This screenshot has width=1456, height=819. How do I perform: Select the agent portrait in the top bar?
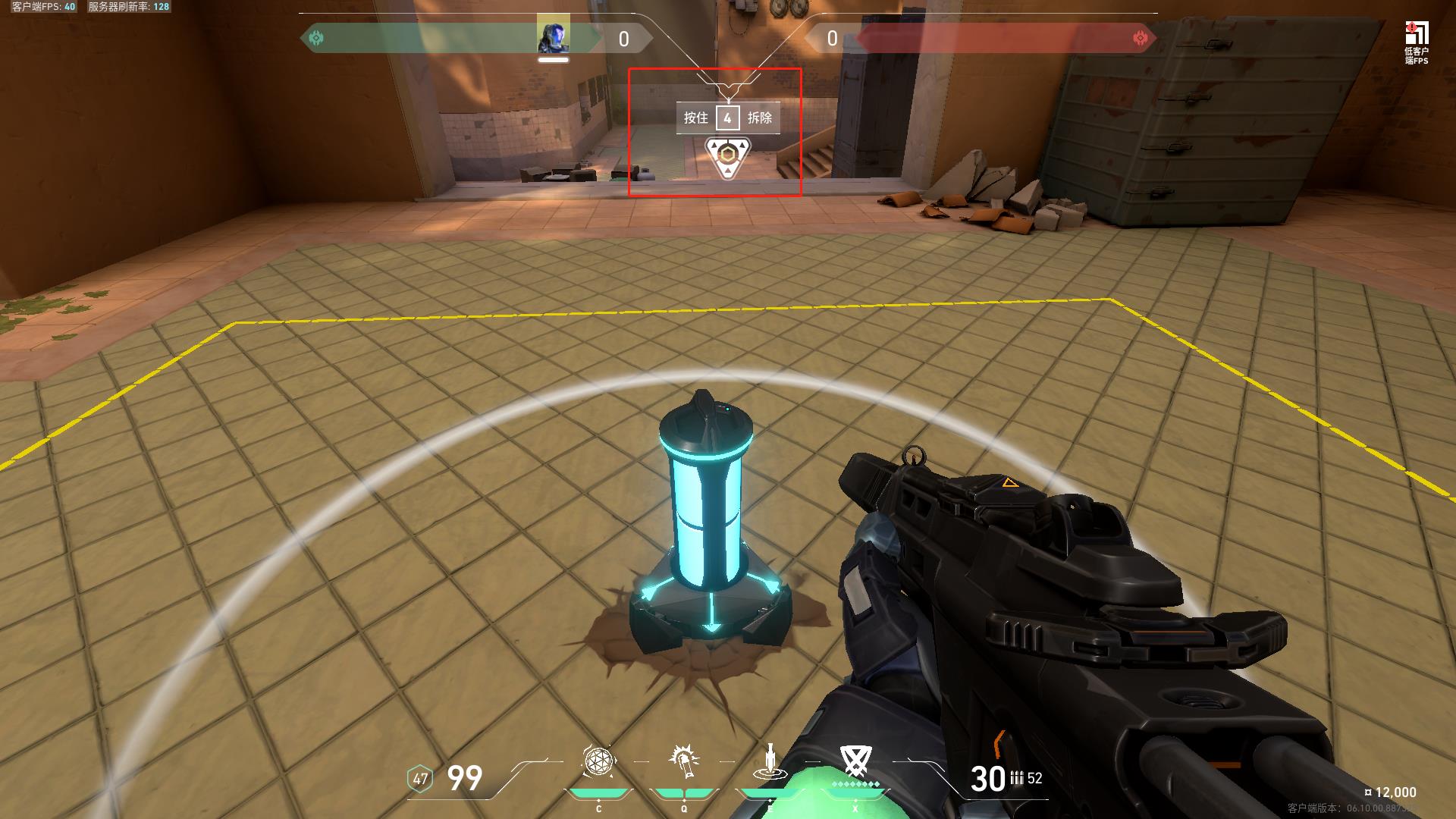553,35
